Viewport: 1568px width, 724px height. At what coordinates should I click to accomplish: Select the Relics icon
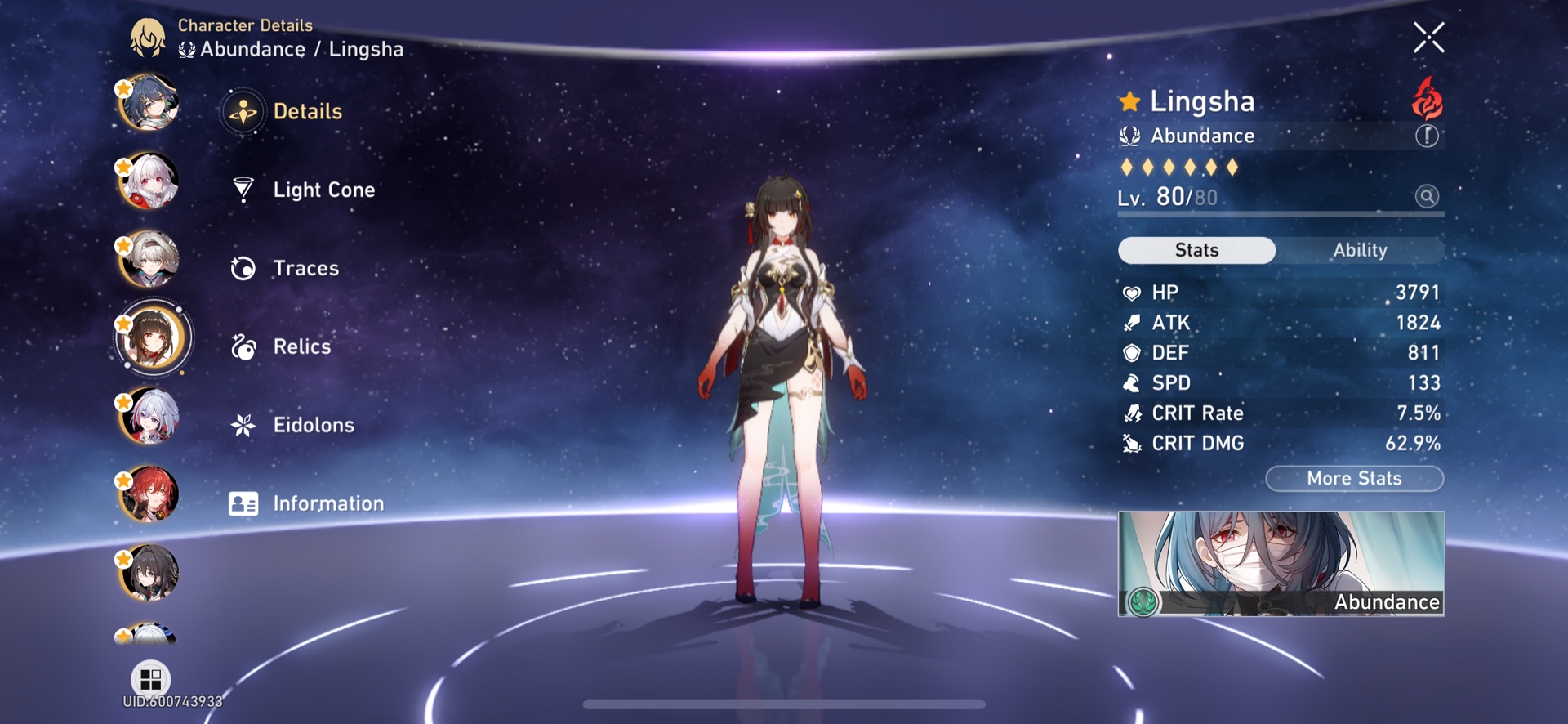tap(241, 346)
